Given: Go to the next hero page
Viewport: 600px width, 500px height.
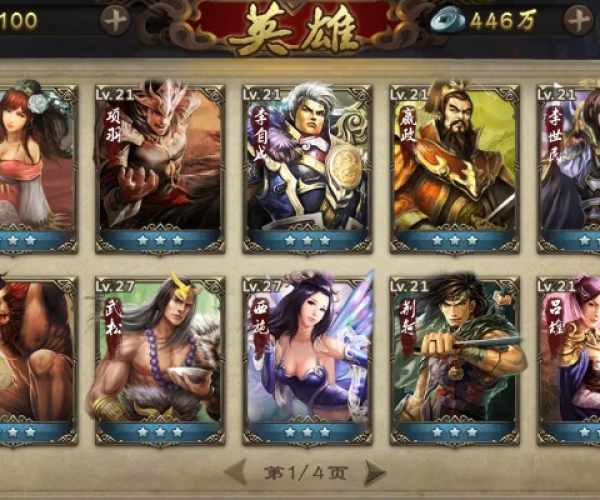Looking at the screenshot, I should coord(375,471).
